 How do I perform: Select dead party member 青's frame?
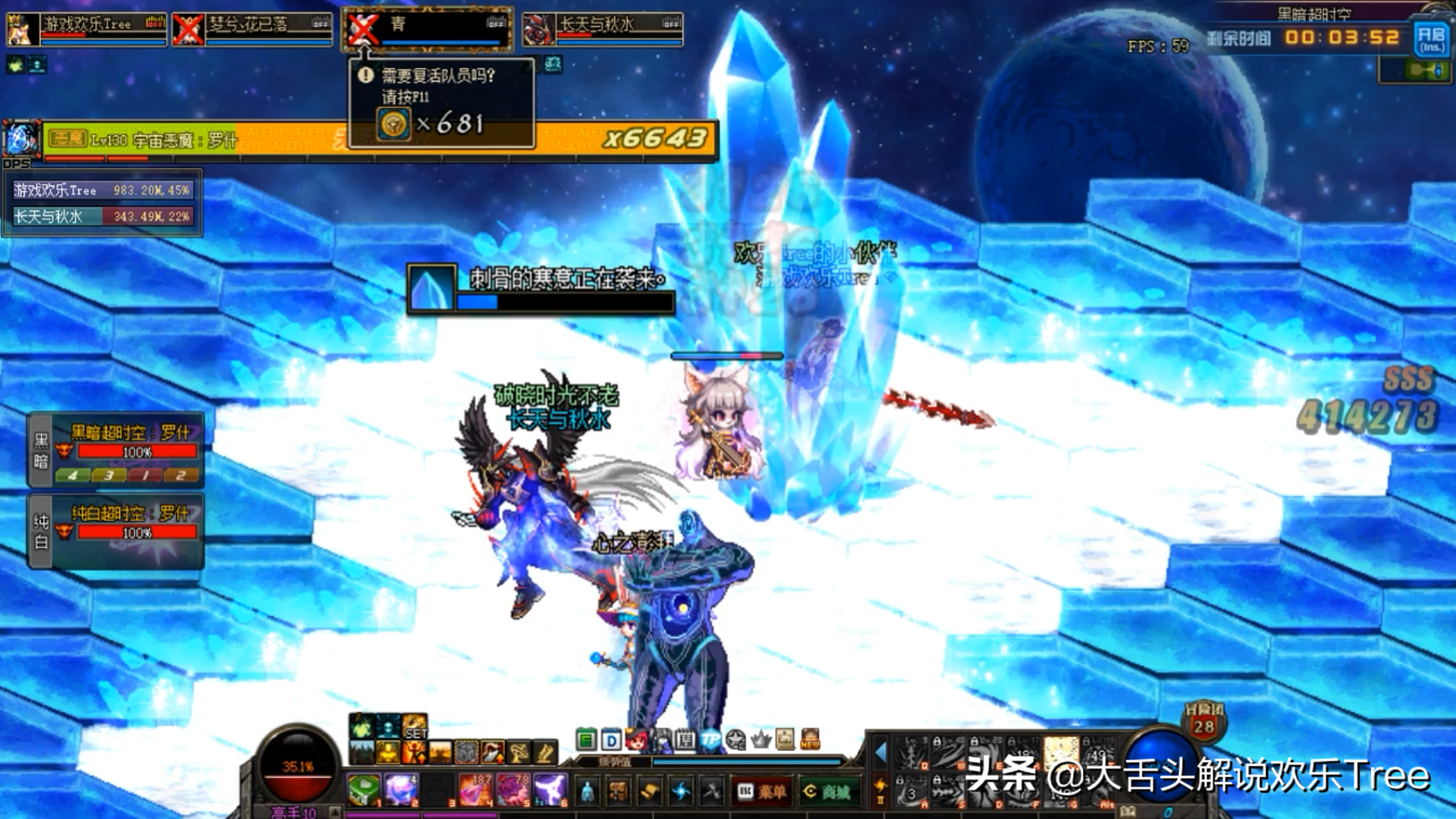[x=427, y=29]
